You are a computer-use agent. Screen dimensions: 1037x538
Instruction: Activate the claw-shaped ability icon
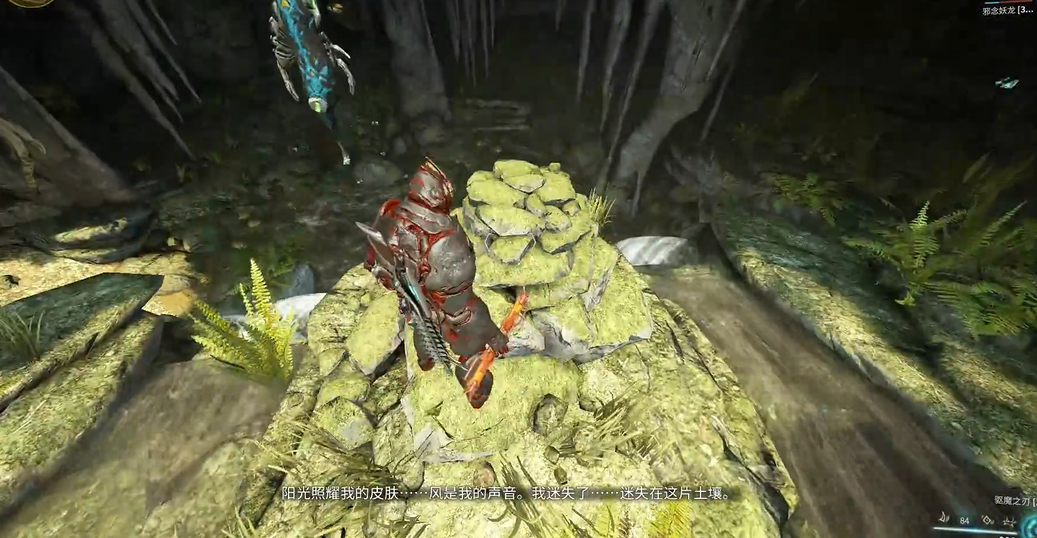point(943,518)
